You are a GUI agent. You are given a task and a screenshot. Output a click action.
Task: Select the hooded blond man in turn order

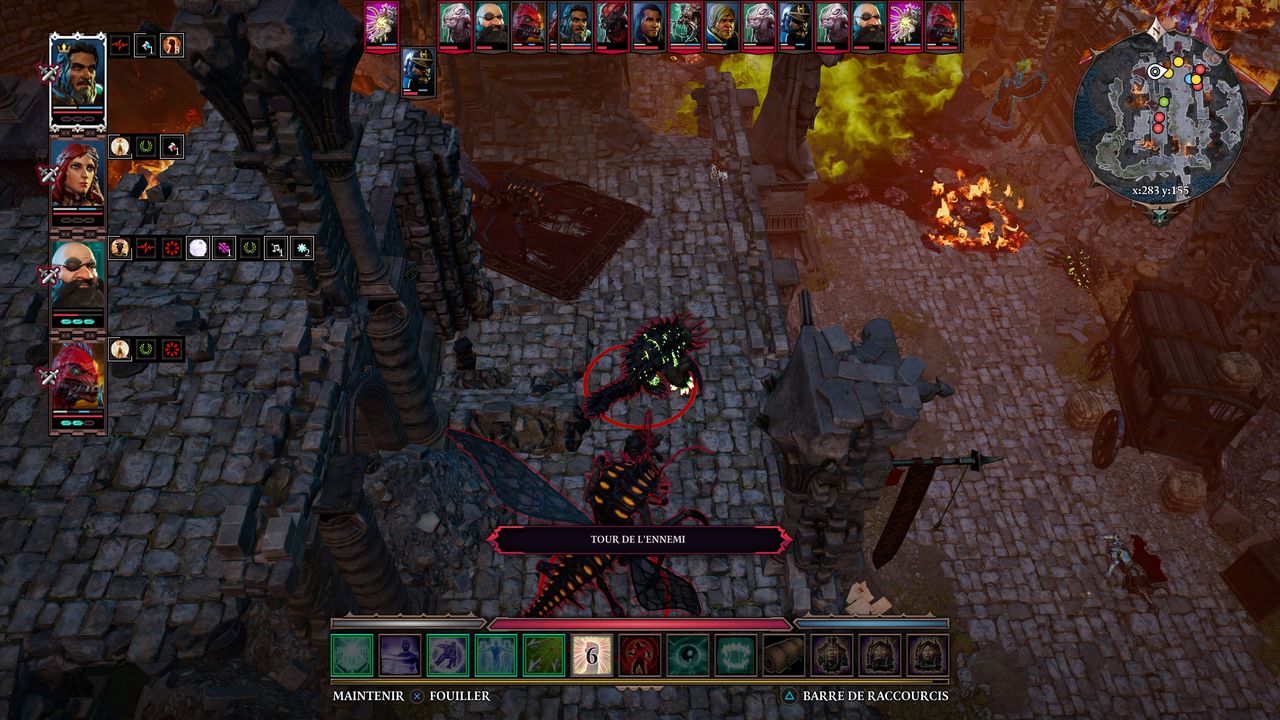click(722, 25)
